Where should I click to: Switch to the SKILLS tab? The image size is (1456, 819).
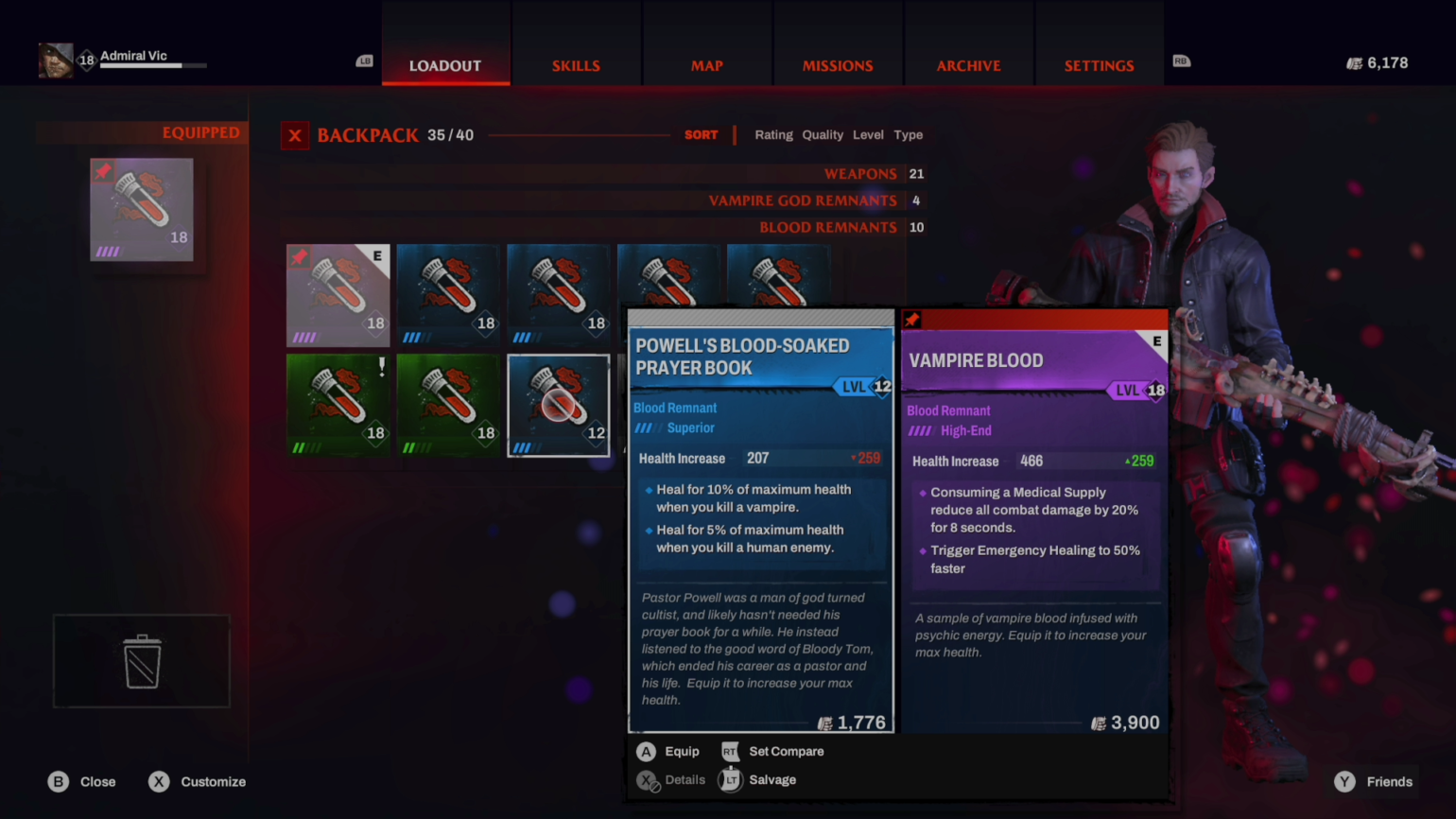pyautogui.click(x=576, y=65)
